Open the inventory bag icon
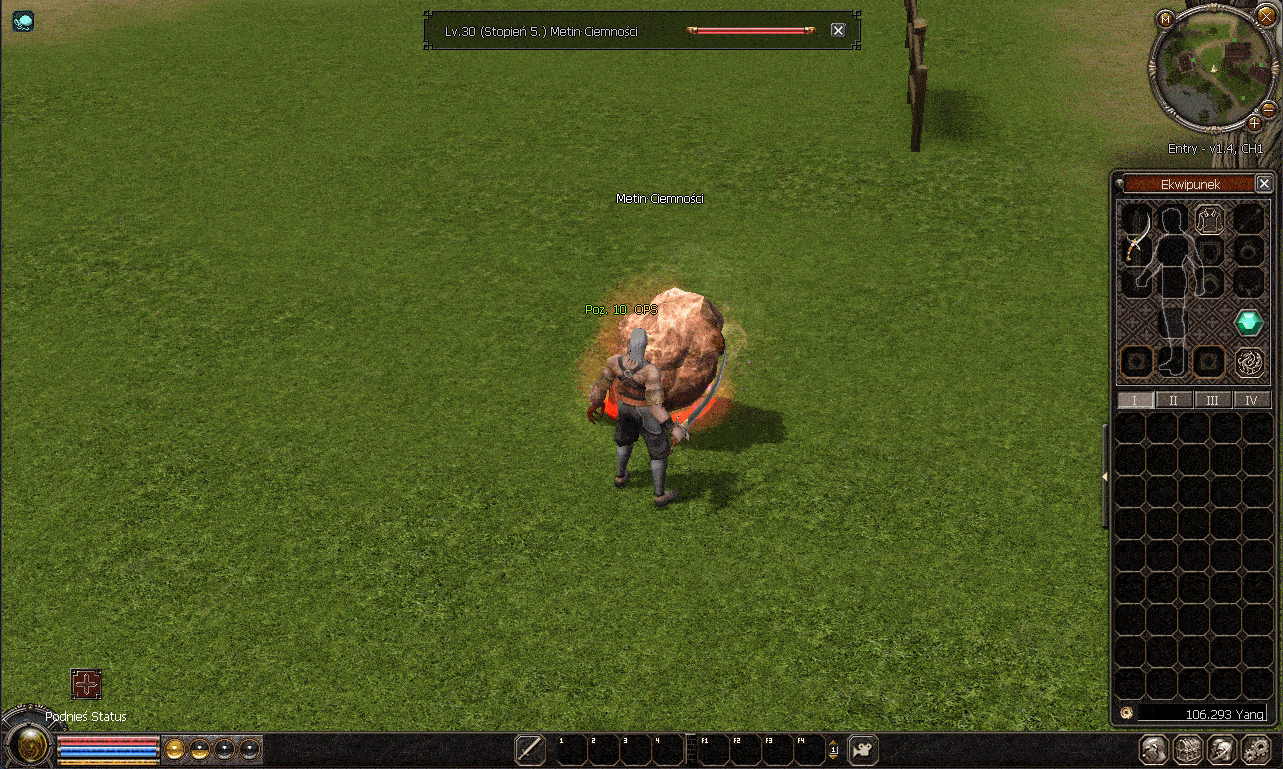The width and height of the screenshot is (1283, 769). [x=1188, y=750]
